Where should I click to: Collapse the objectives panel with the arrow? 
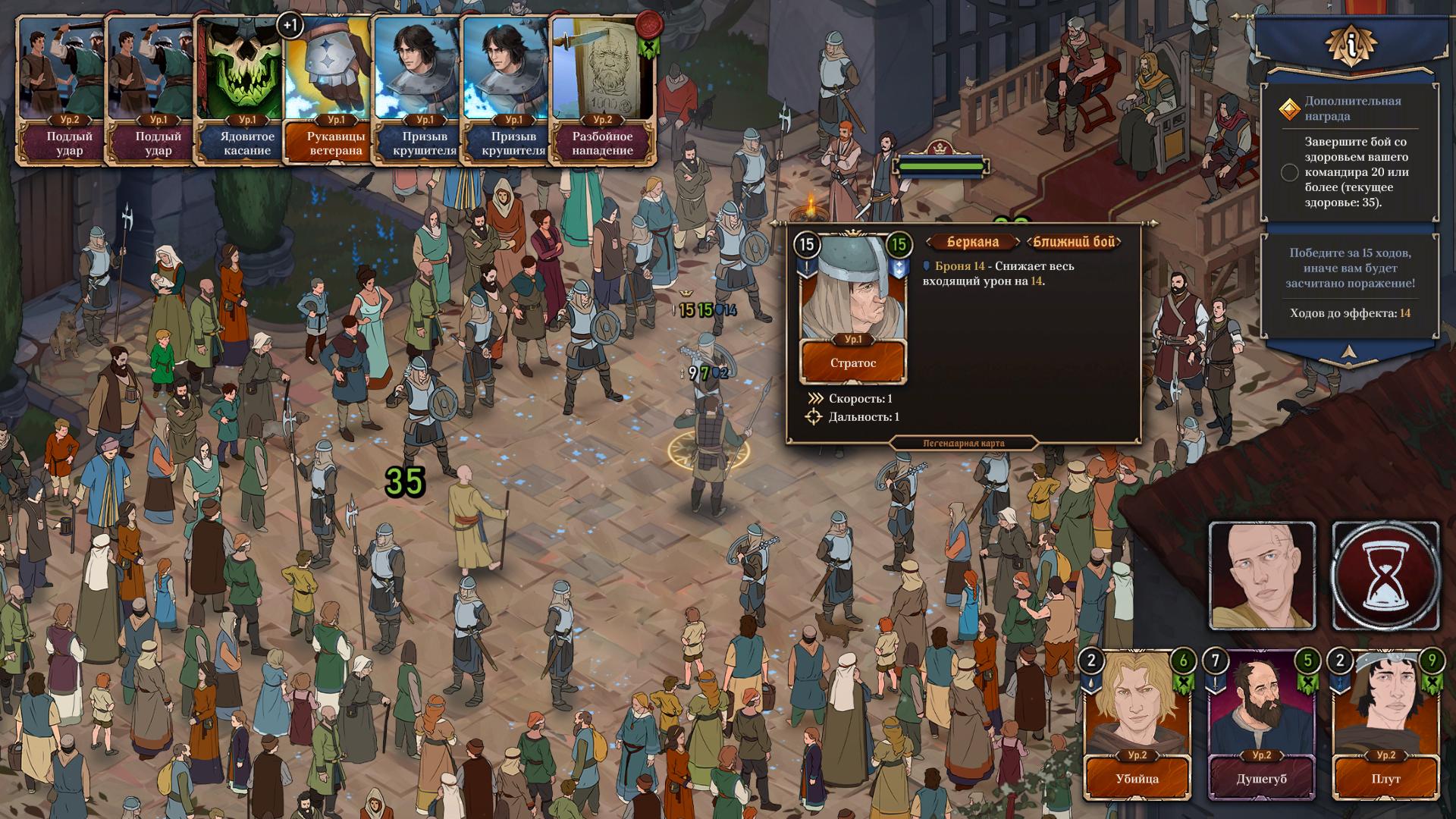[1348, 351]
